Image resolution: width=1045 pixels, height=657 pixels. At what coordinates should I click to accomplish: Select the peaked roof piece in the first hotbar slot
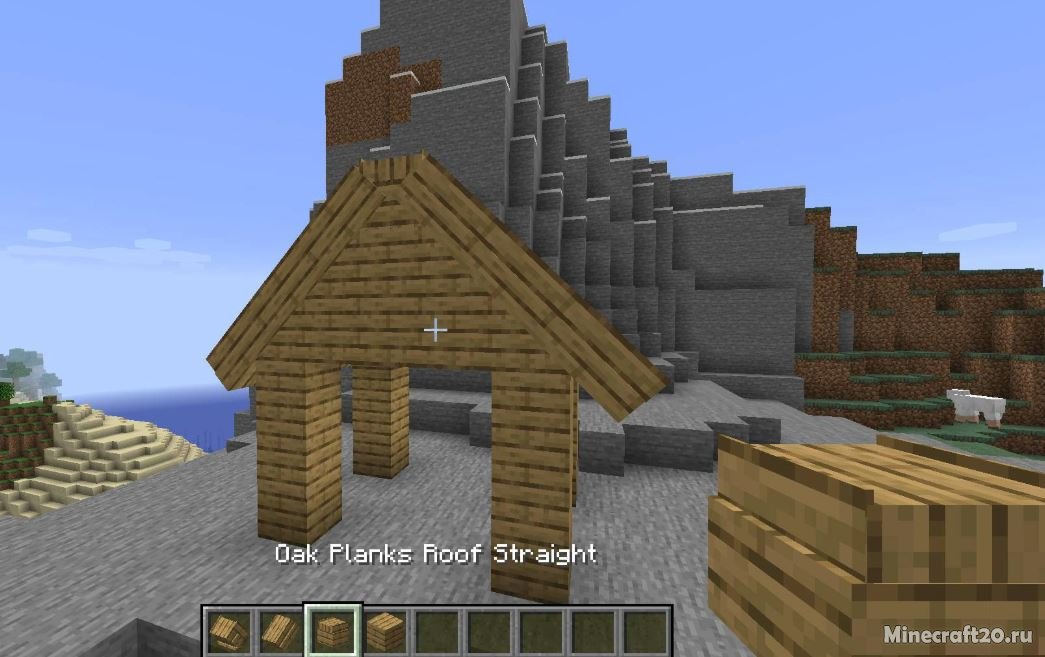[227, 631]
